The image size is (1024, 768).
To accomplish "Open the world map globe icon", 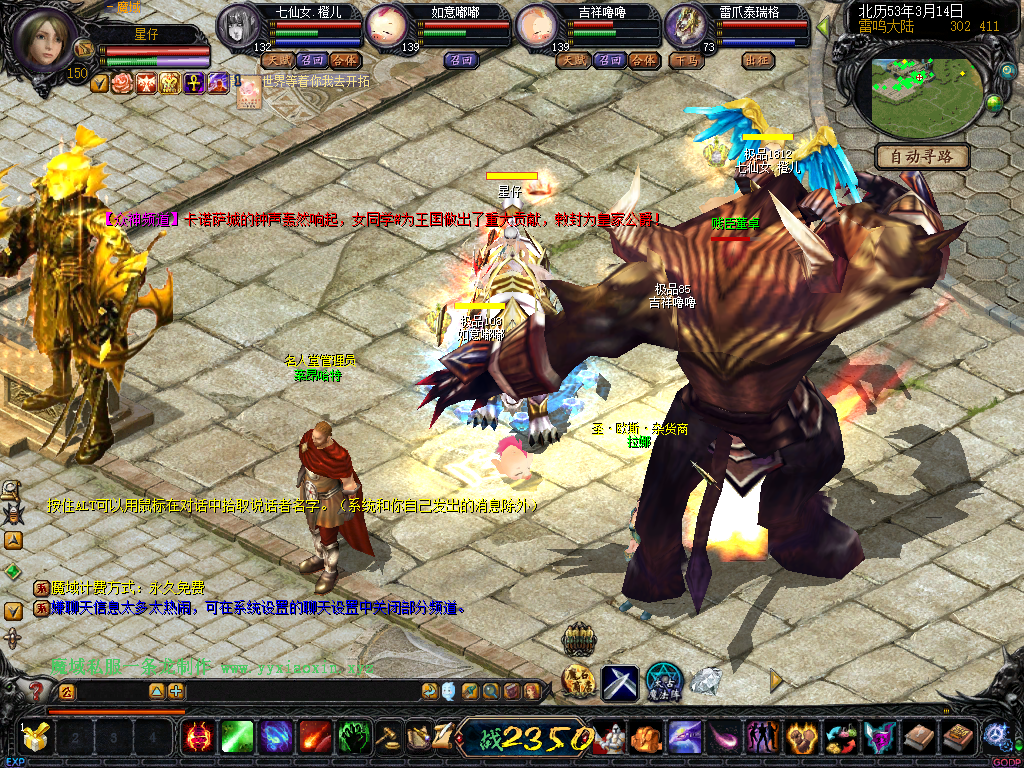I will click(995, 102).
